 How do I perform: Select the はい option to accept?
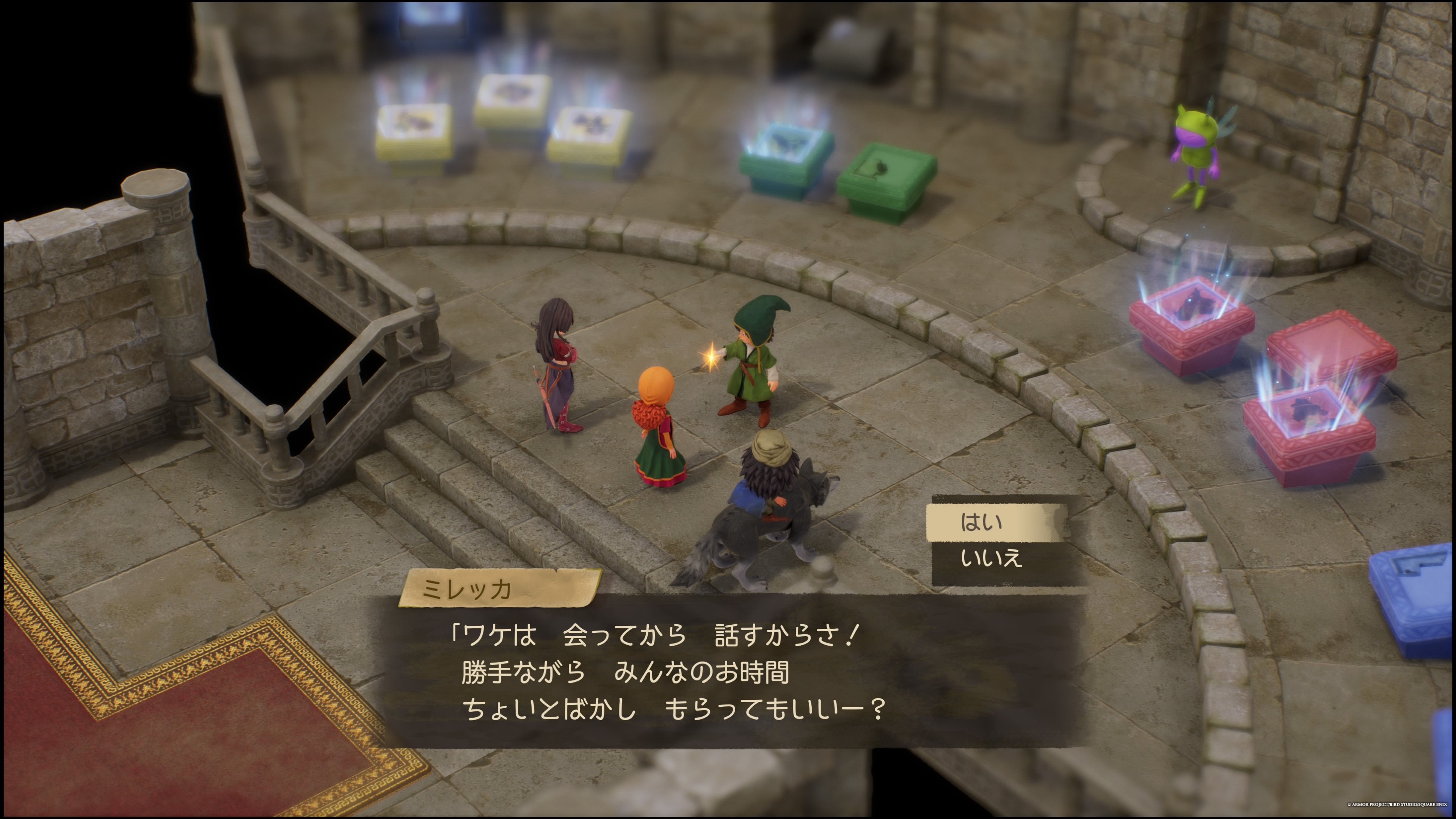coord(999,523)
